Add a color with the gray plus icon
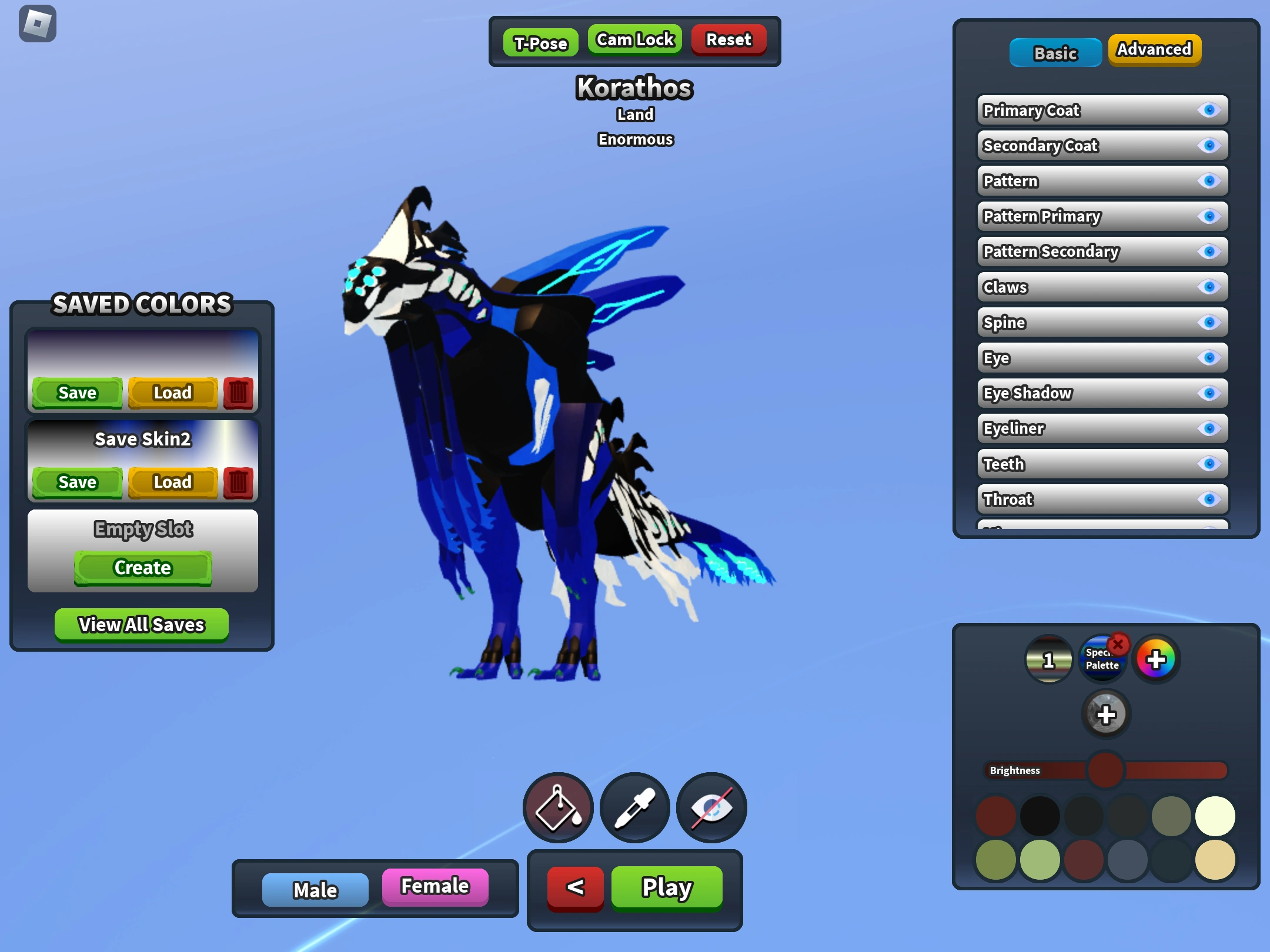The image size is (1270, 952). 1107,715
